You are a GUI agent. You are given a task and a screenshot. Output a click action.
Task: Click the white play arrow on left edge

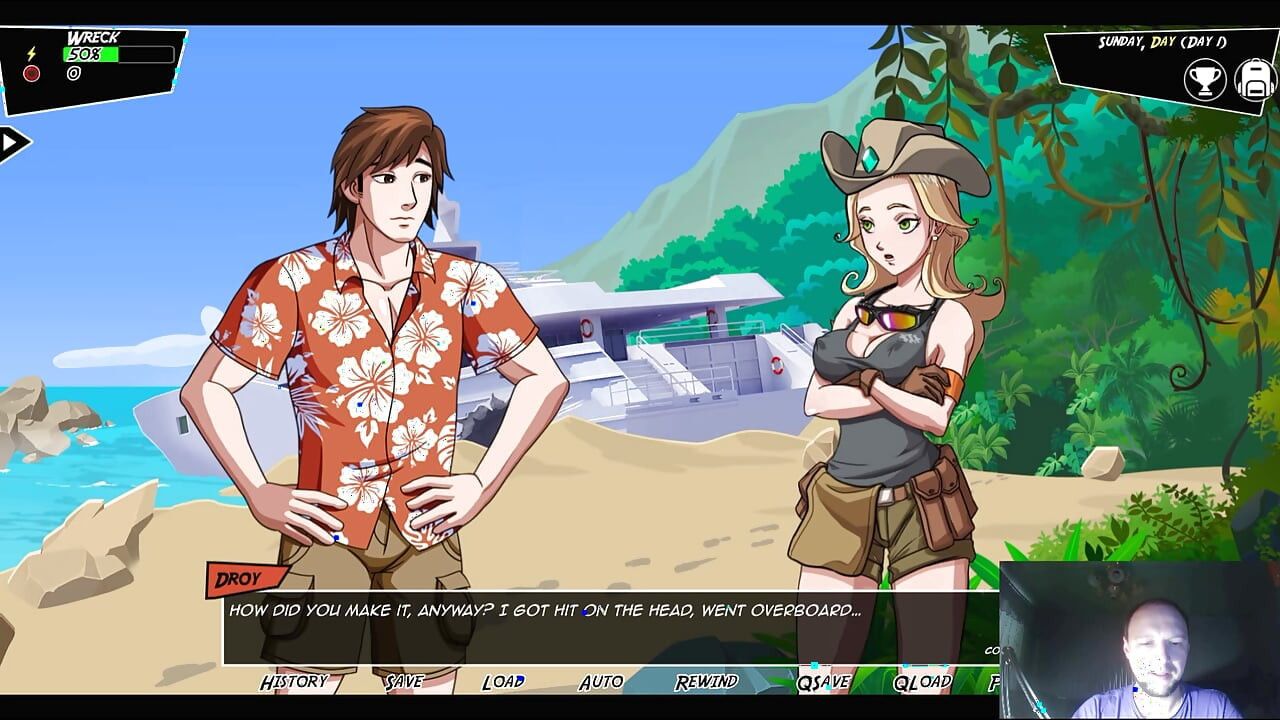click(x=11, y=144)
